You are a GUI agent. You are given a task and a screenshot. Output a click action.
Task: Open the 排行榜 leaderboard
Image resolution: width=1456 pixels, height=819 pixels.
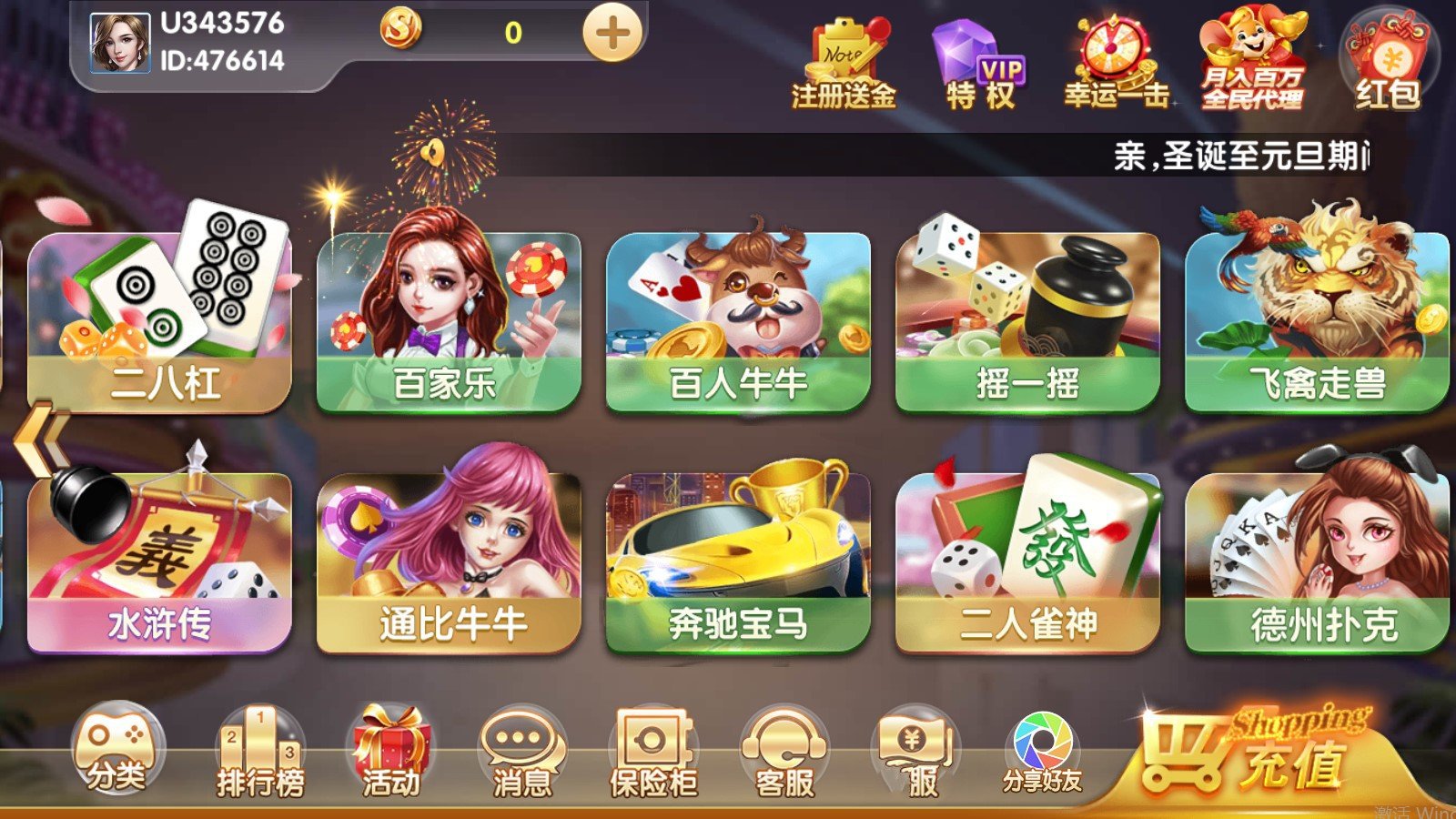click(x=260, y=753)
